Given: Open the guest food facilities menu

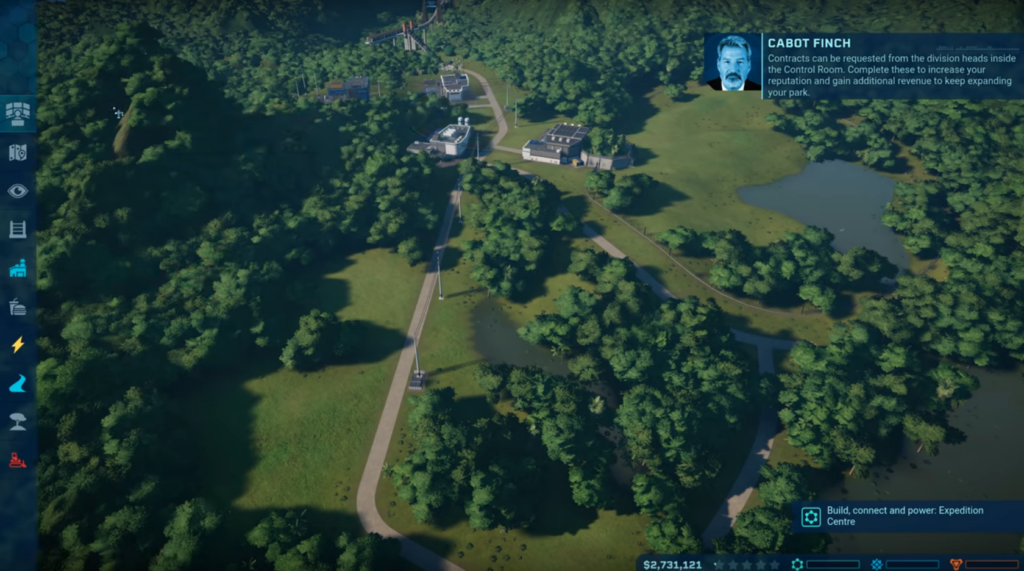Looking at the screenshot, I should pyautogui.click(x=18, y=306).
